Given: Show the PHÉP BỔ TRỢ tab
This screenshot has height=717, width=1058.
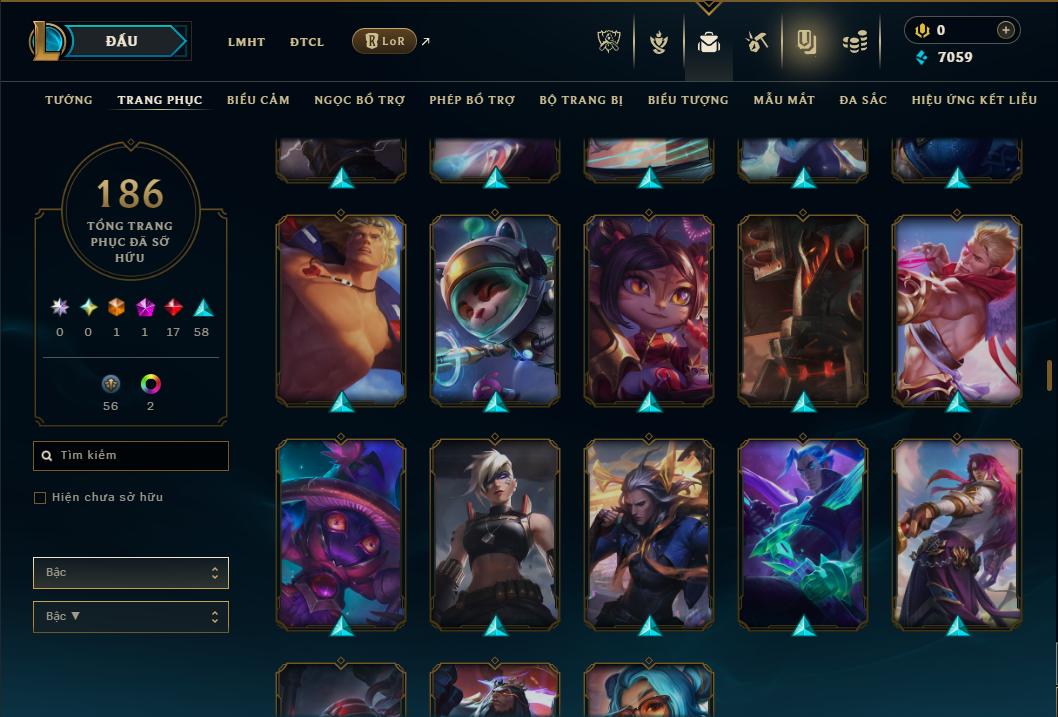Looking at the screenshot, I should coord(472,100).
